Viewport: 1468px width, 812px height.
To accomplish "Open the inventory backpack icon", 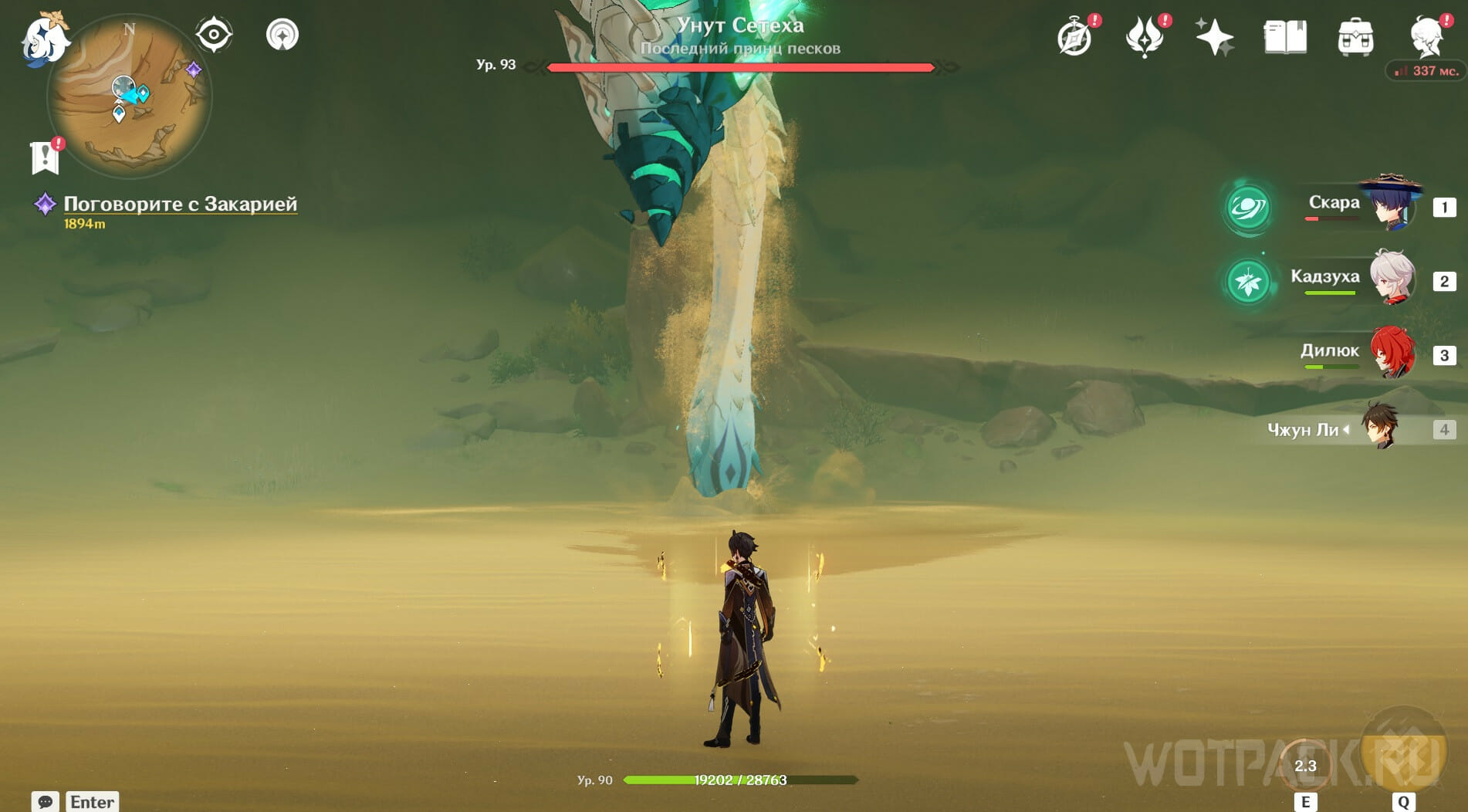I will pyautogui.click(x=1355, y=37).
